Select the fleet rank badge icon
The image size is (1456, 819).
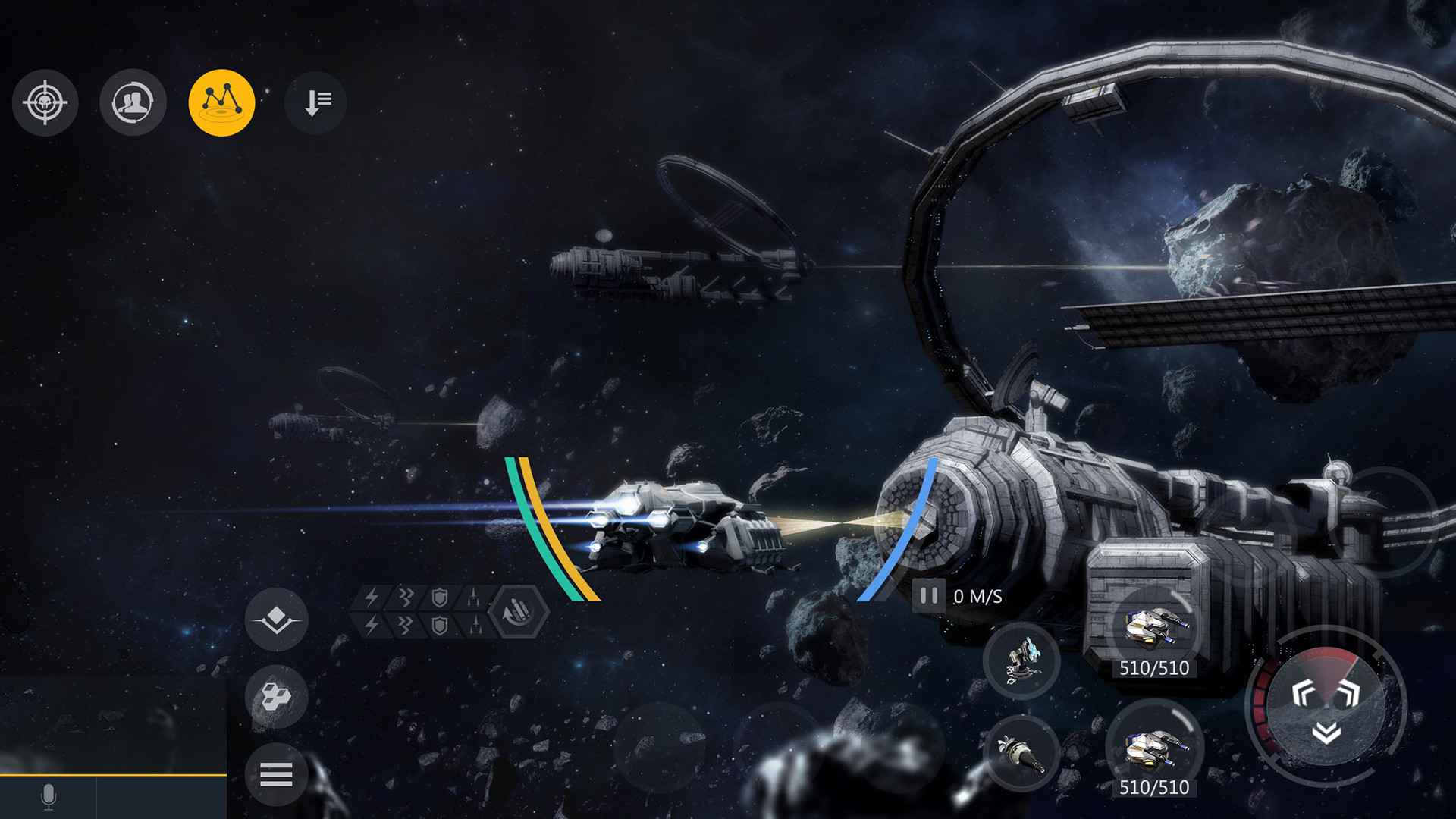tap(278, 620)
